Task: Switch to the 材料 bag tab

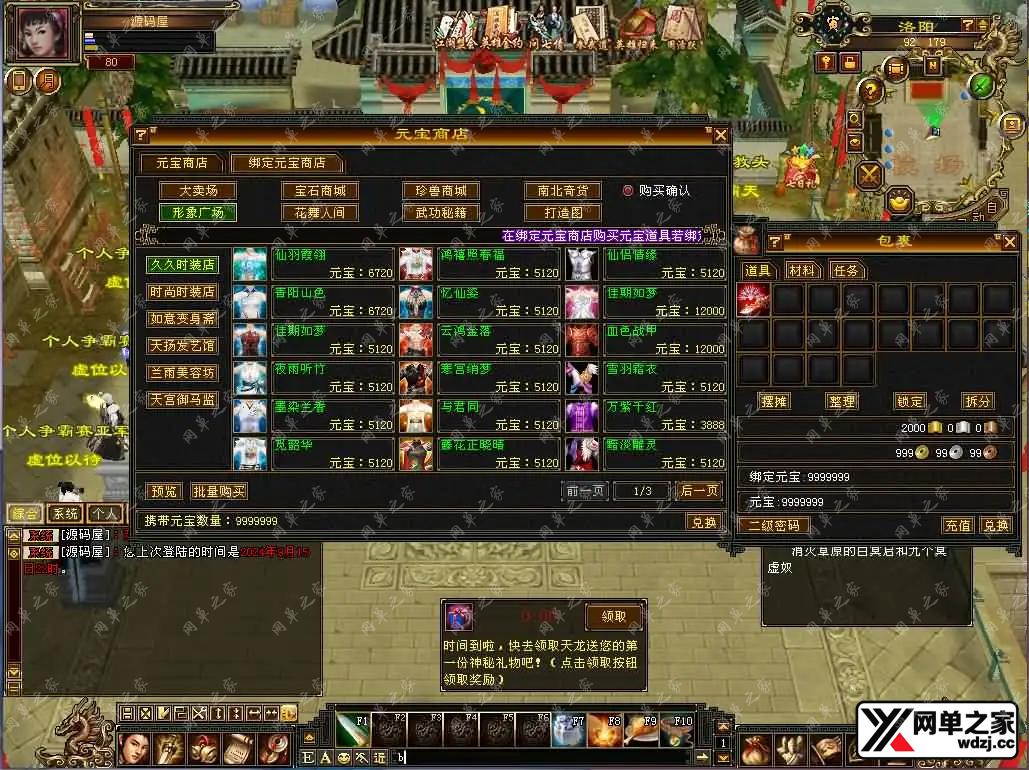Action: point(802,271)
